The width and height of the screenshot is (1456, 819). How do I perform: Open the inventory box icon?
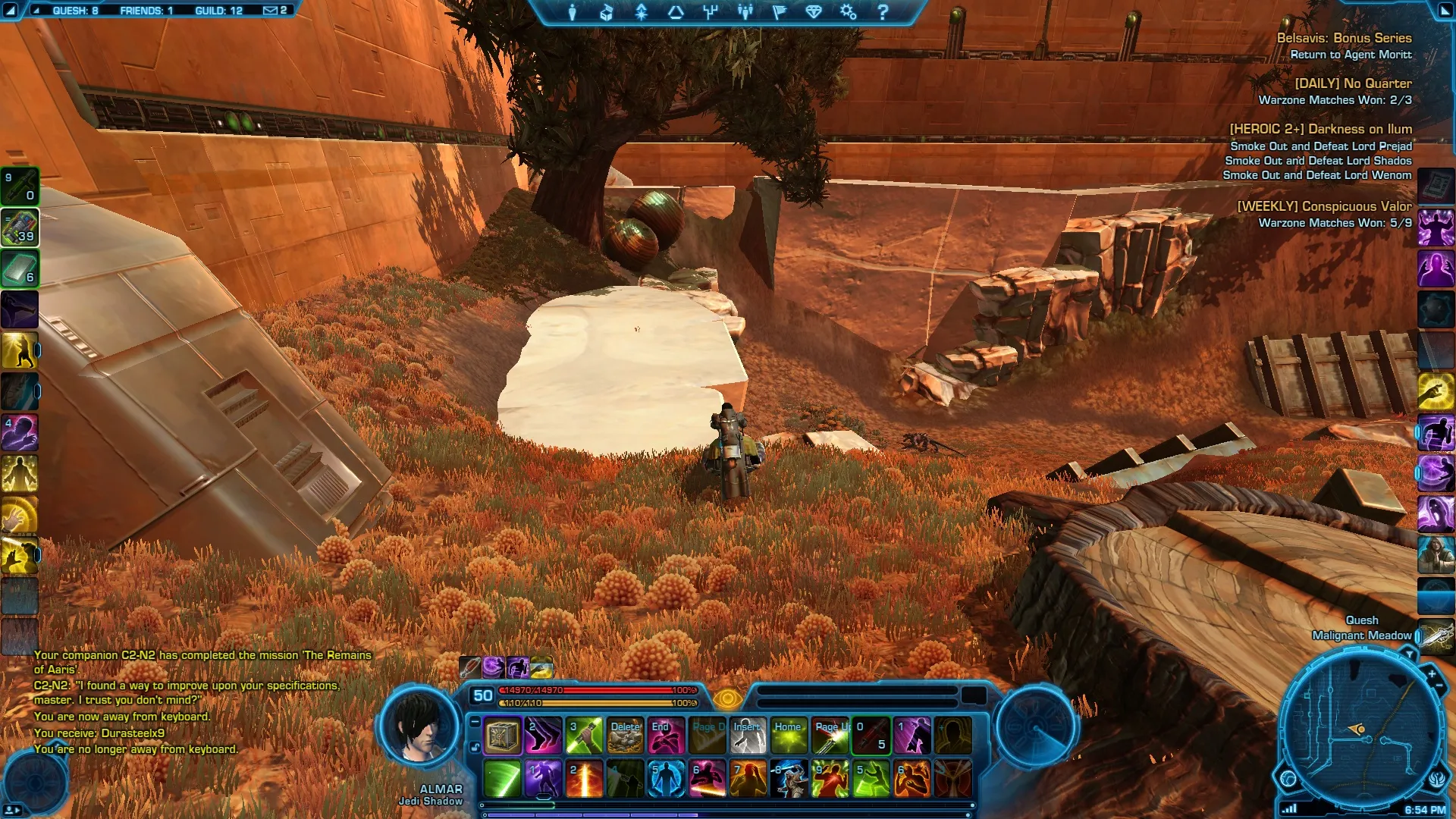pyautogui.click(x=607, y=12)
